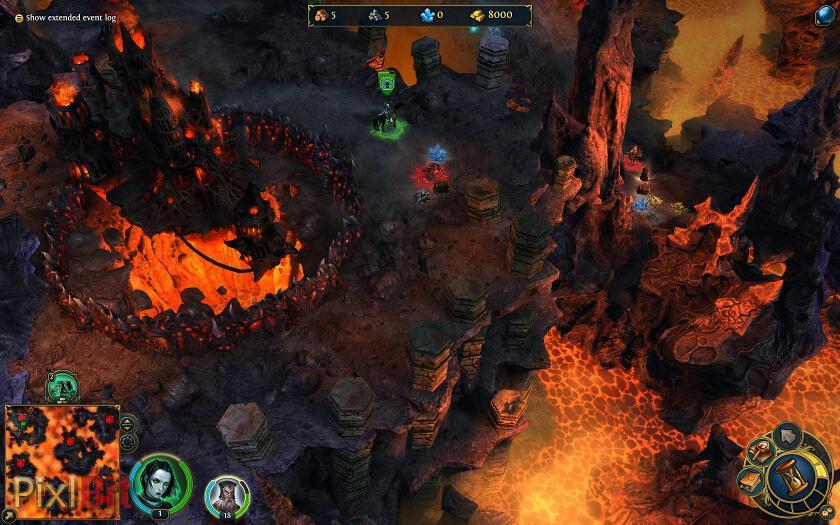Toggle the minimap level with the up-down arrows
Viewport: 840px width, 525px height.
128,424
